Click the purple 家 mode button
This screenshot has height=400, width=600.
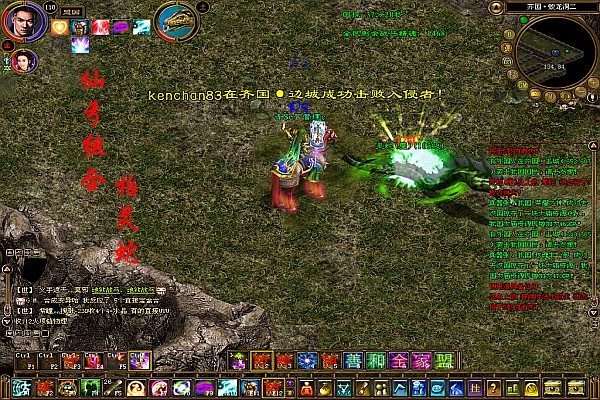[420, 360]
